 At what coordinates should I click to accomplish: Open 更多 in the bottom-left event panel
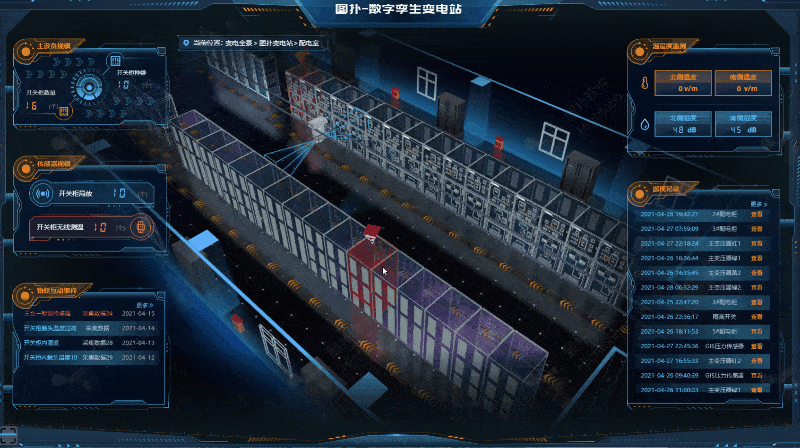click(x=143, y=305)
